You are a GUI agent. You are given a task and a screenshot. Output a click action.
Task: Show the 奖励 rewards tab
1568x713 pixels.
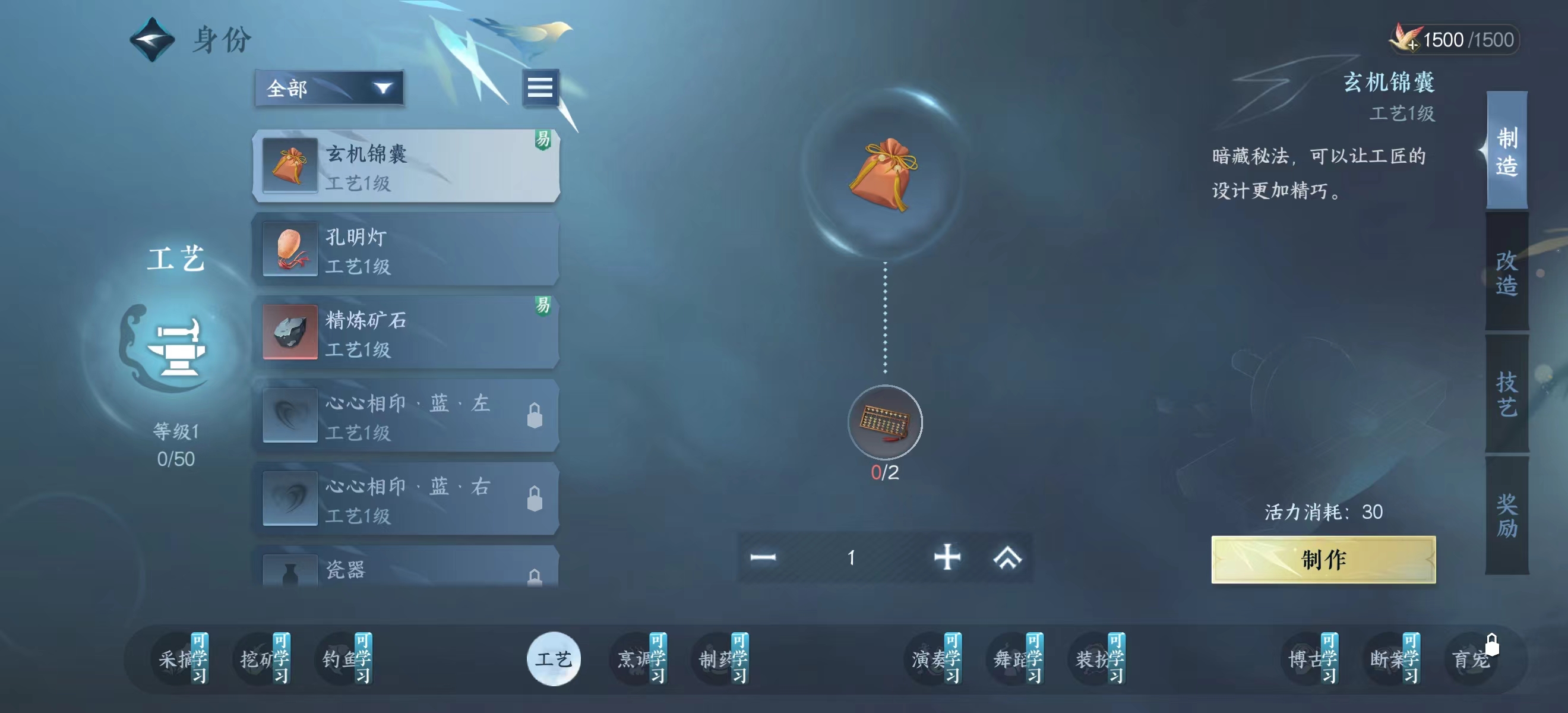point(1506,516)
